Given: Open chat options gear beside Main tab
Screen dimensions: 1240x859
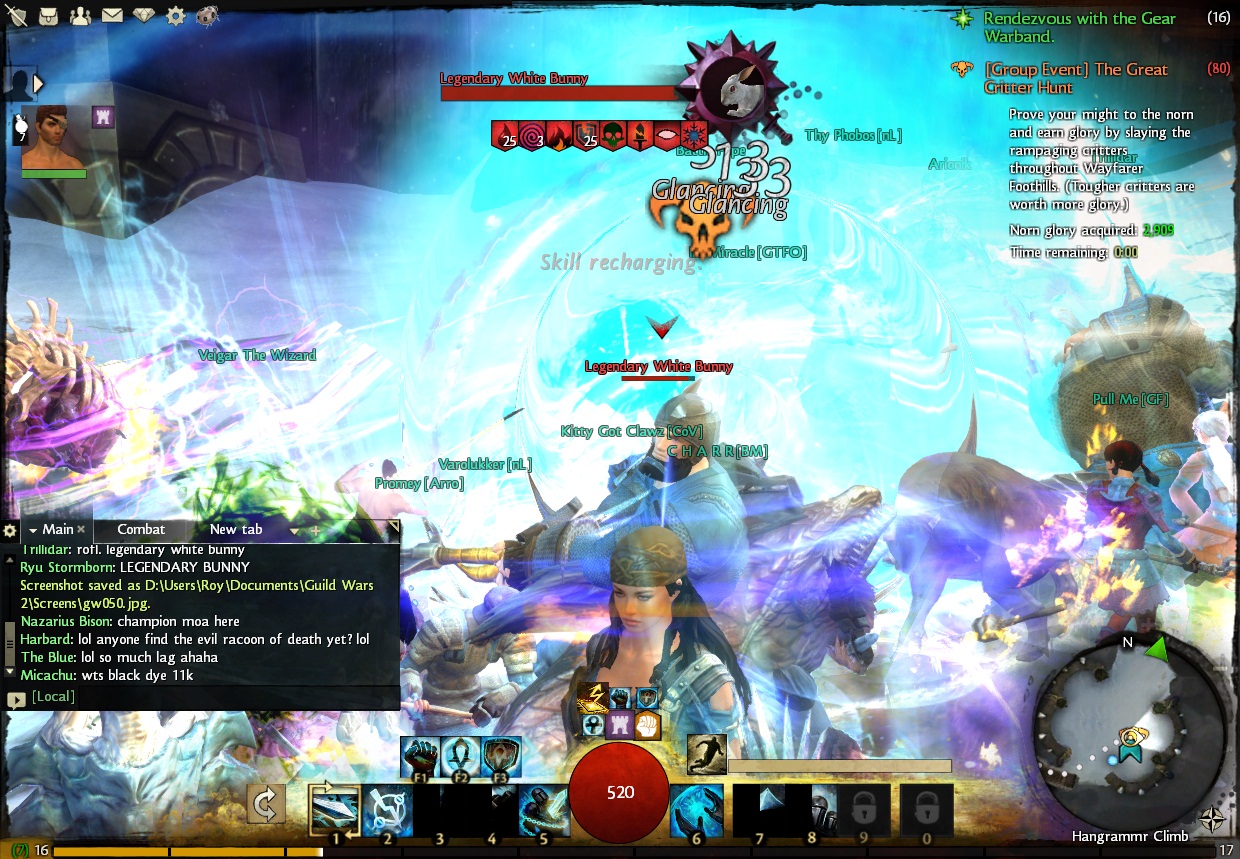Looking at the screenshot, I should 10,531.
